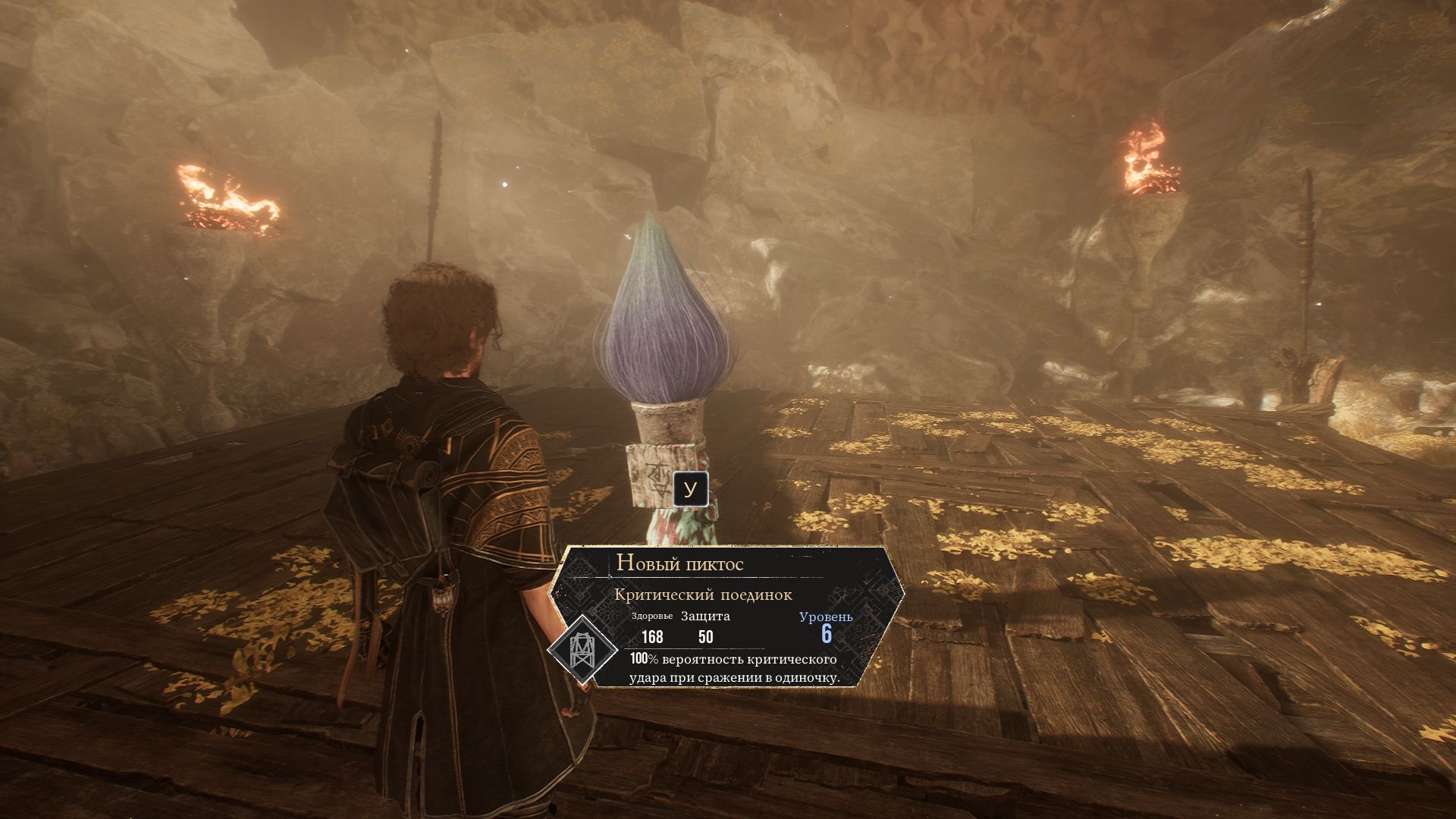Click the Новый пиктос notification header
1456x819 pixels.
(679, 563)
